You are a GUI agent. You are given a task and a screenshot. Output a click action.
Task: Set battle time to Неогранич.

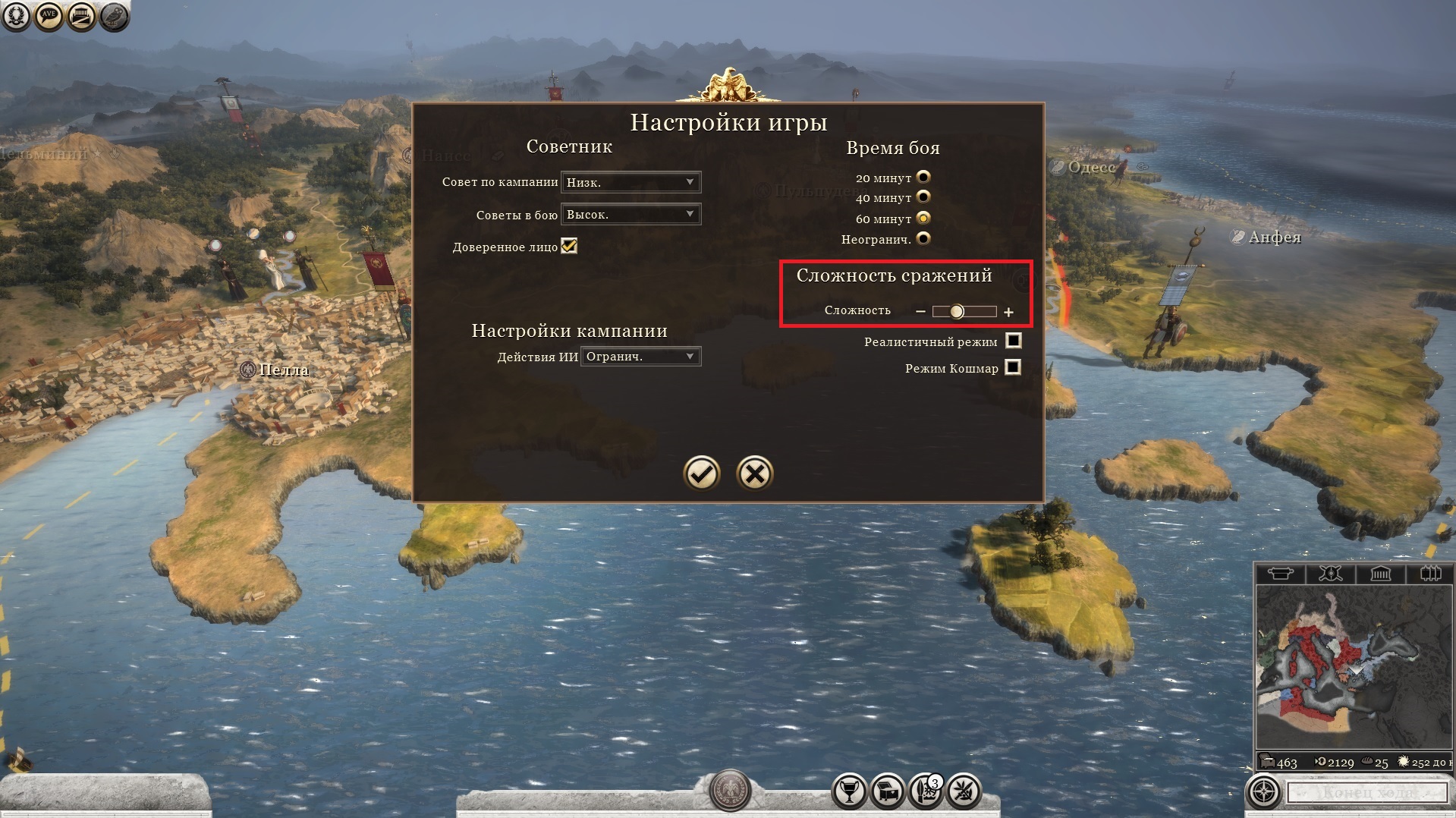(923, 238)
